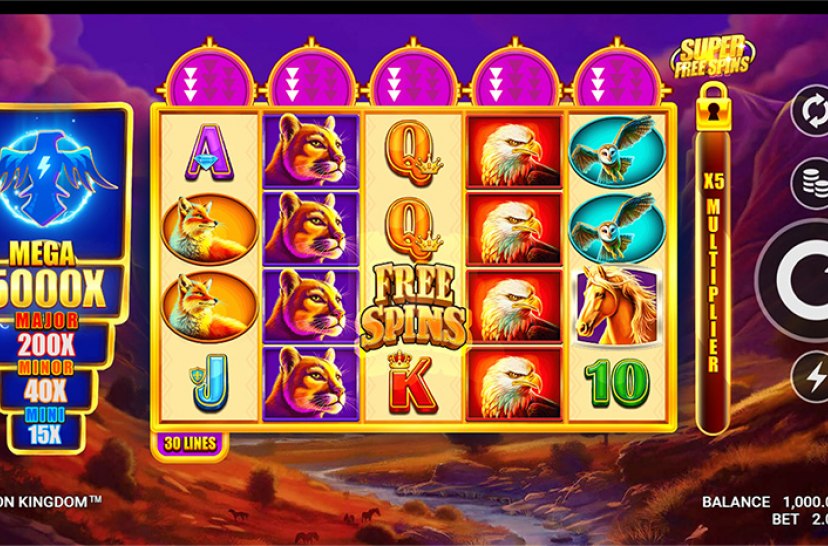The width and height of the screenshot is (828, 546).
Task: Show paylines via the 30 Lines label
Action: (187, 443)
